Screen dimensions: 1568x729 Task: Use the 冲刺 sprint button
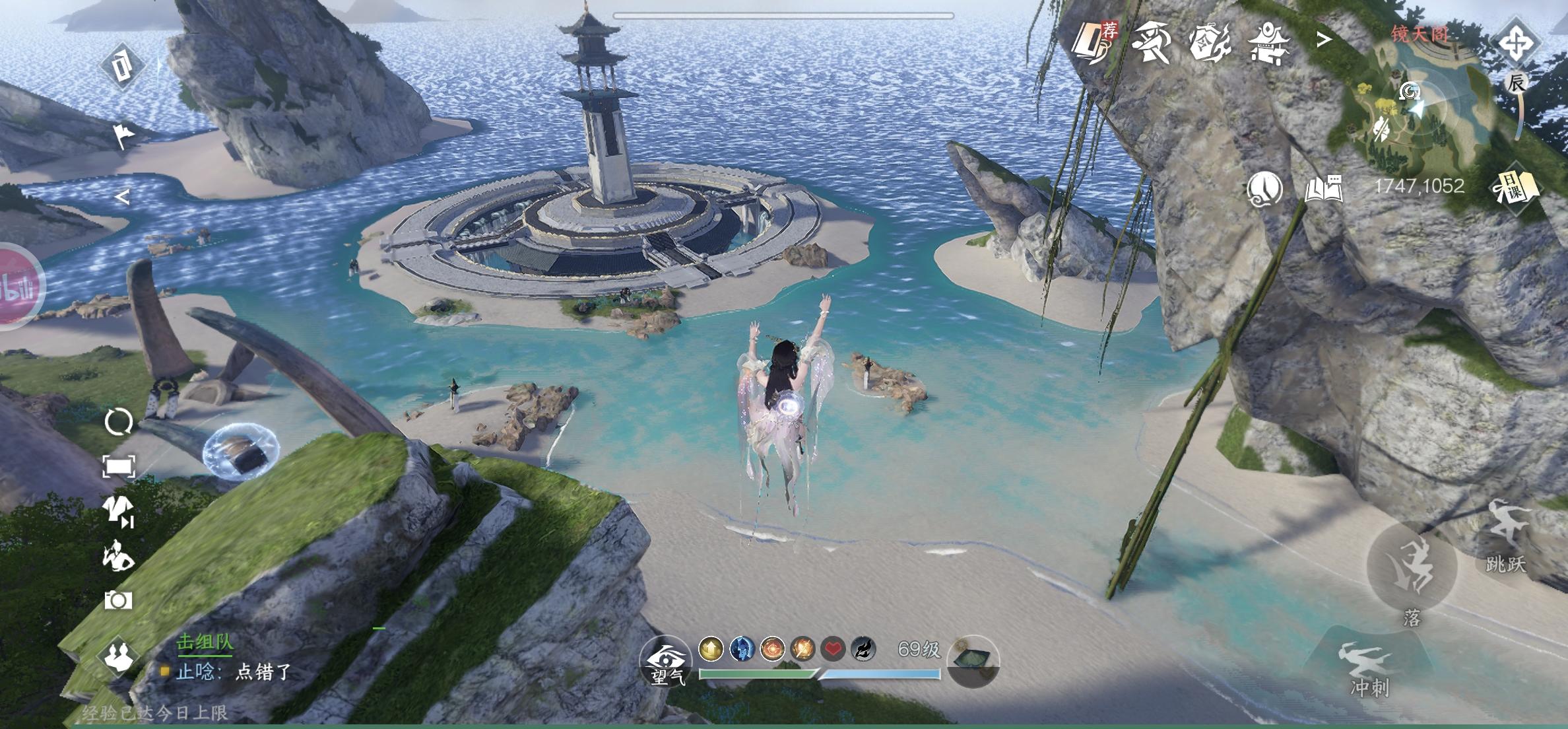click(1369, 668)
